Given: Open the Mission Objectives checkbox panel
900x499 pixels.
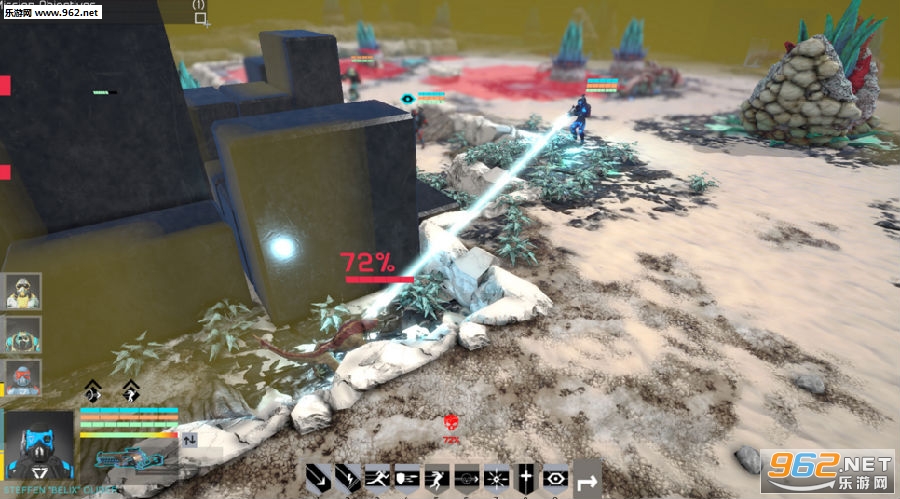Looking at the screenshot, I should [200, 18].
